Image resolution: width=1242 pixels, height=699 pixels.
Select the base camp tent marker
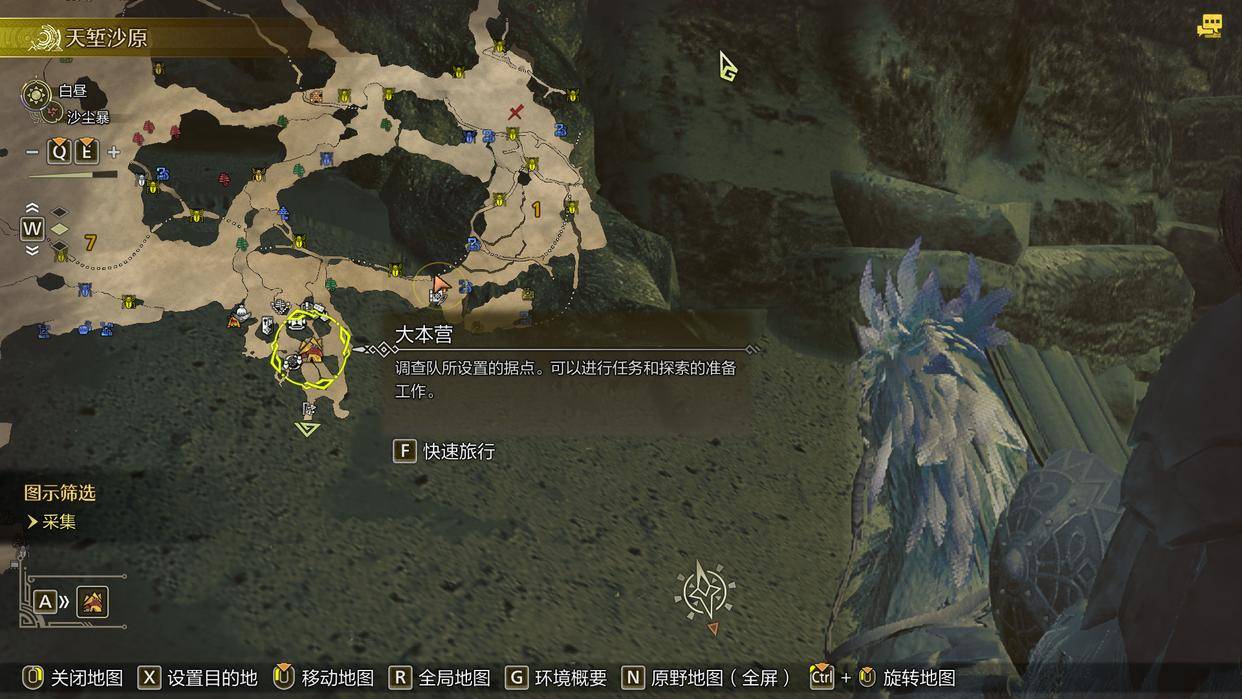click(311, 349)
